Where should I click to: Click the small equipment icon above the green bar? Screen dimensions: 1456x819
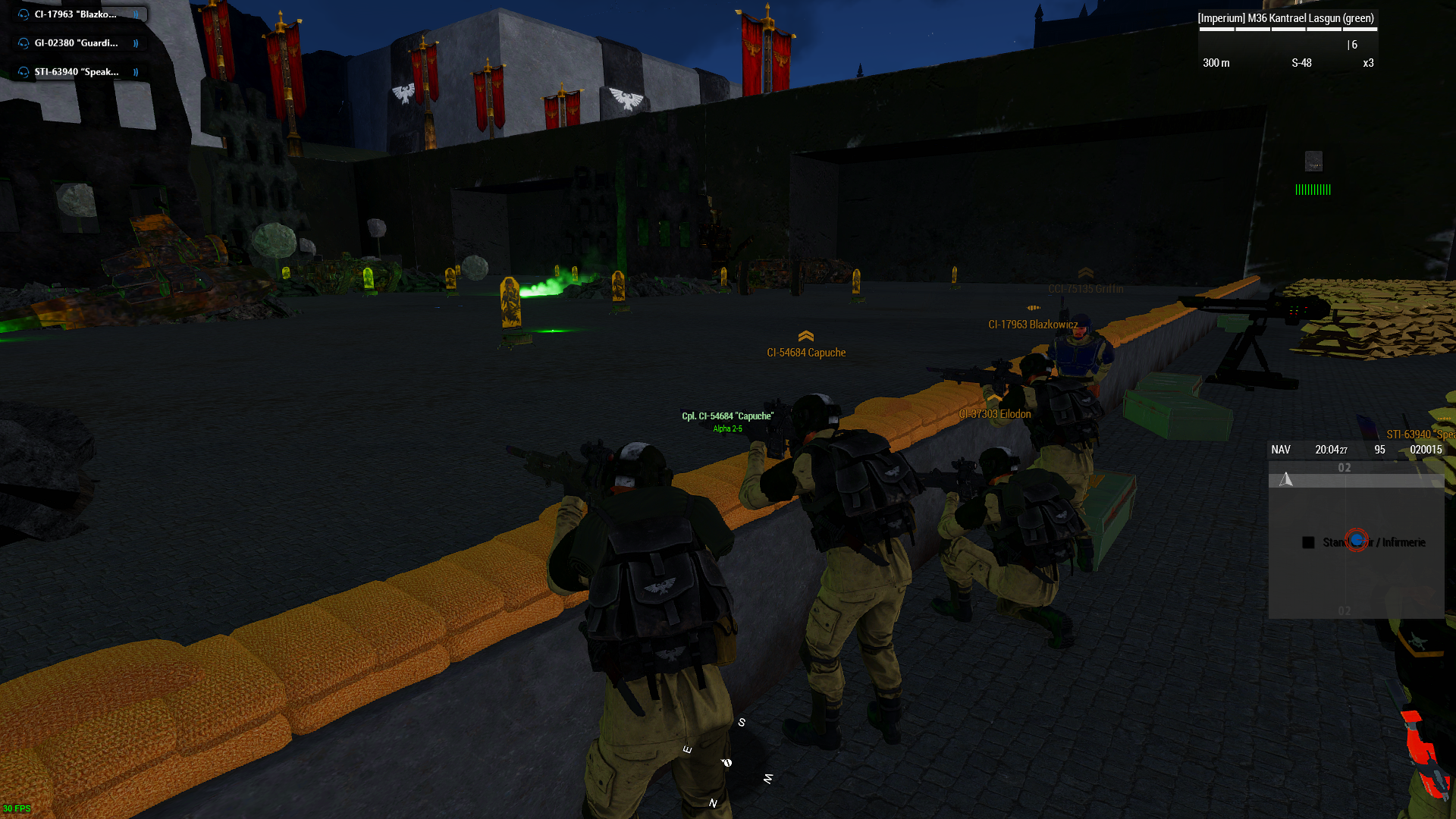point(1313,161)
